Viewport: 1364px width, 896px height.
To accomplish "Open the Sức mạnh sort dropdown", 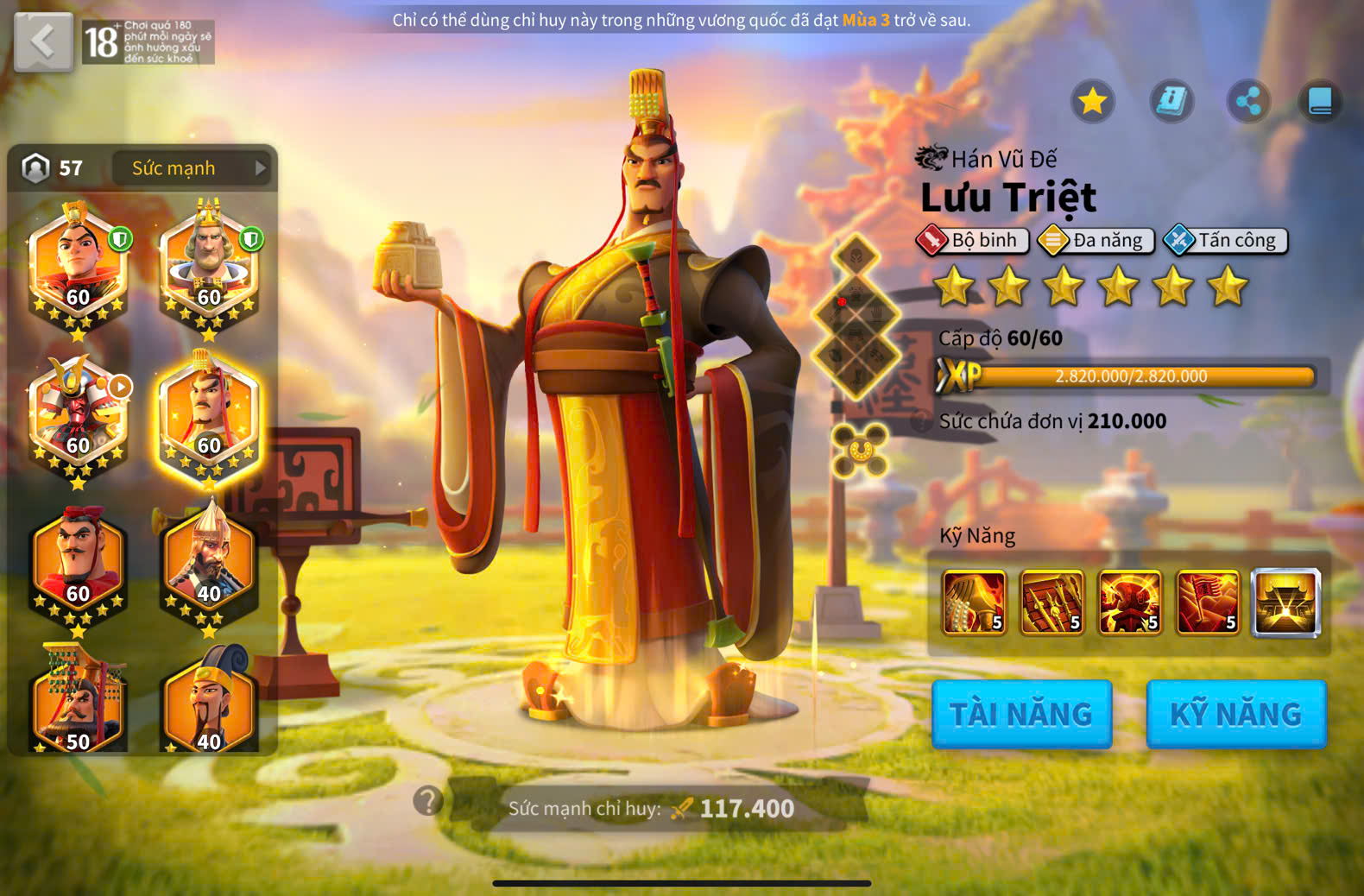I will coord(192,168).
